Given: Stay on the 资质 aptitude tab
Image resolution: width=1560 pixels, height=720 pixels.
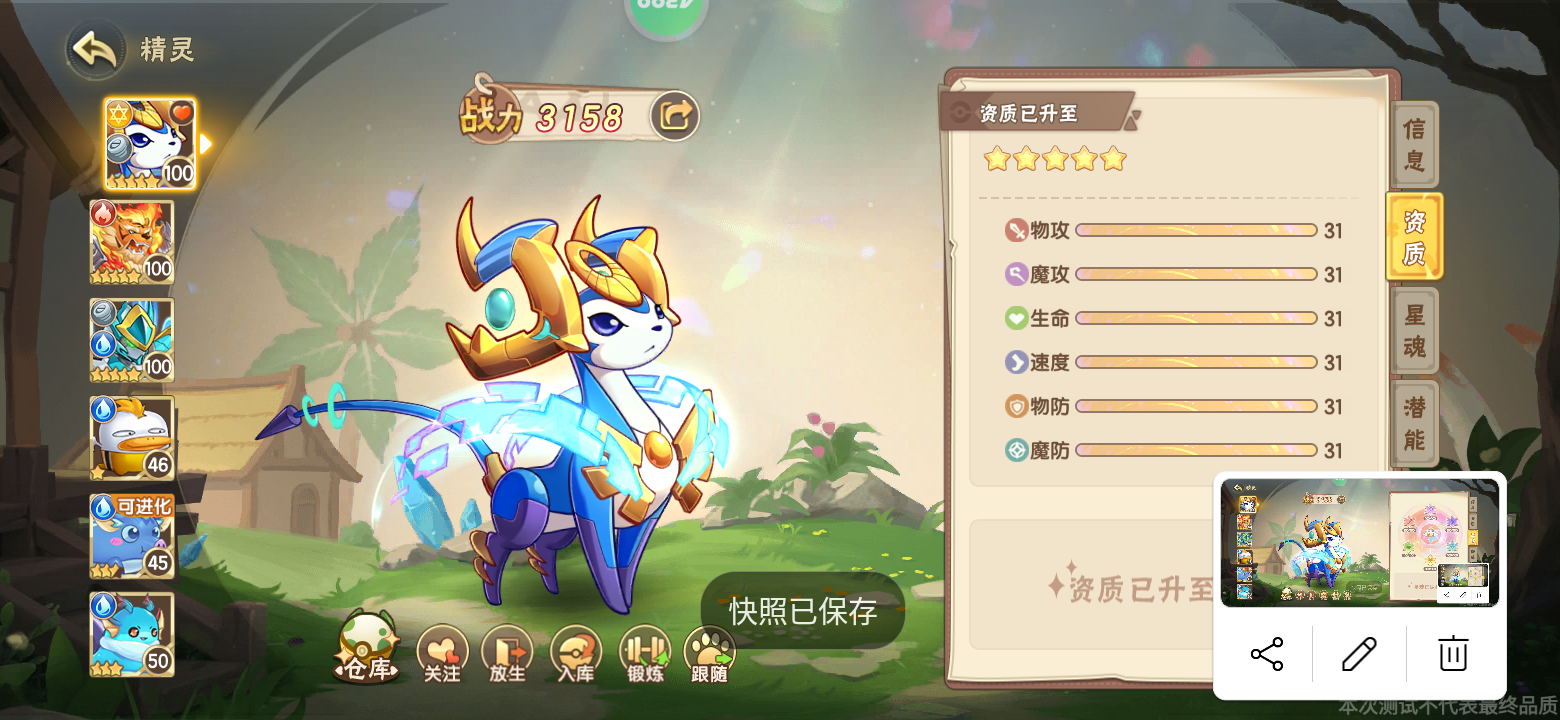Looking at the screenshot, I should [x=1414, y=236].
